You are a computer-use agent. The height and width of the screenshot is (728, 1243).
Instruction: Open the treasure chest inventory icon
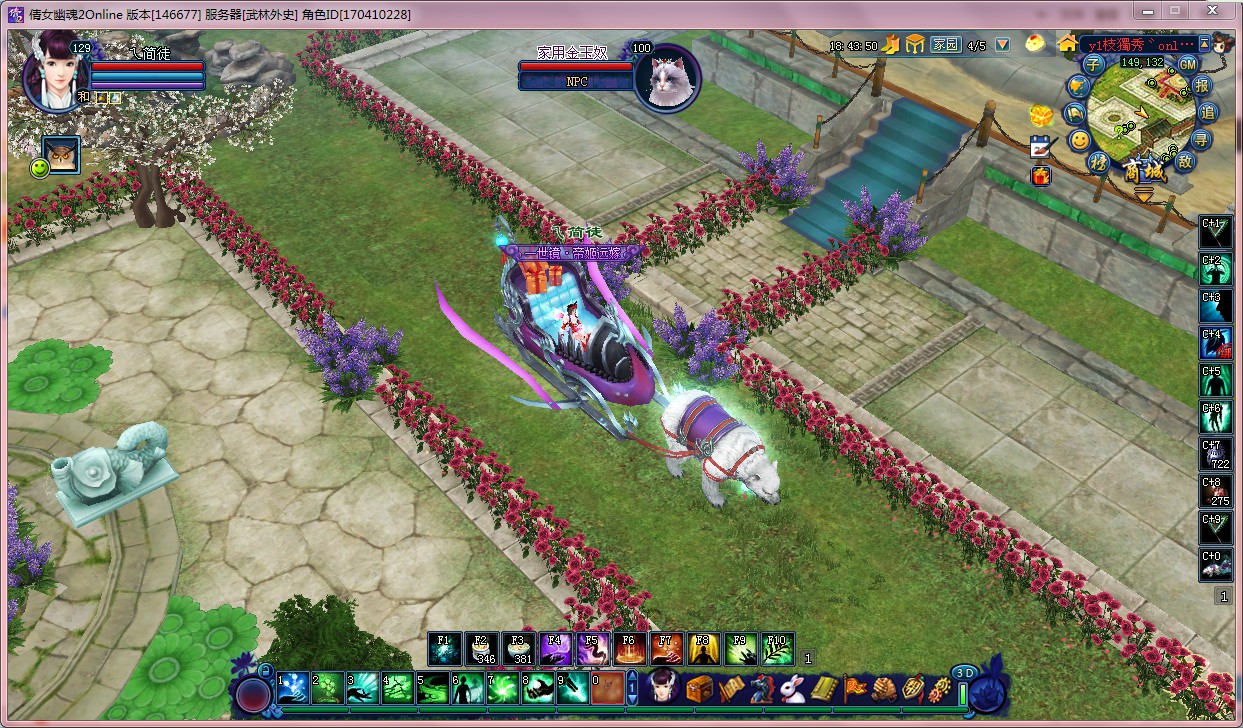(698, 688)
